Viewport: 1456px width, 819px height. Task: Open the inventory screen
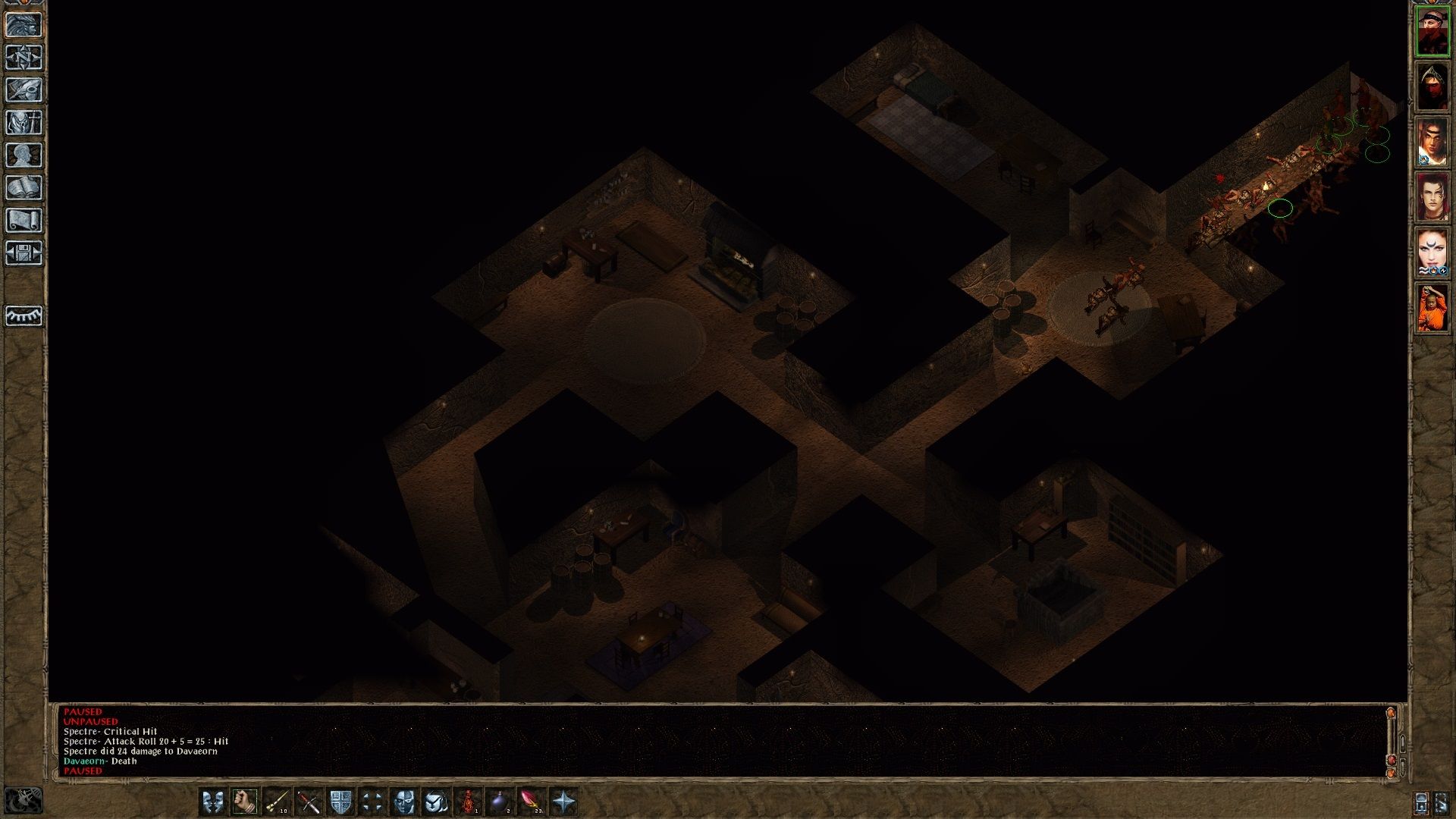pyautogui.click(x=24, y=123)
